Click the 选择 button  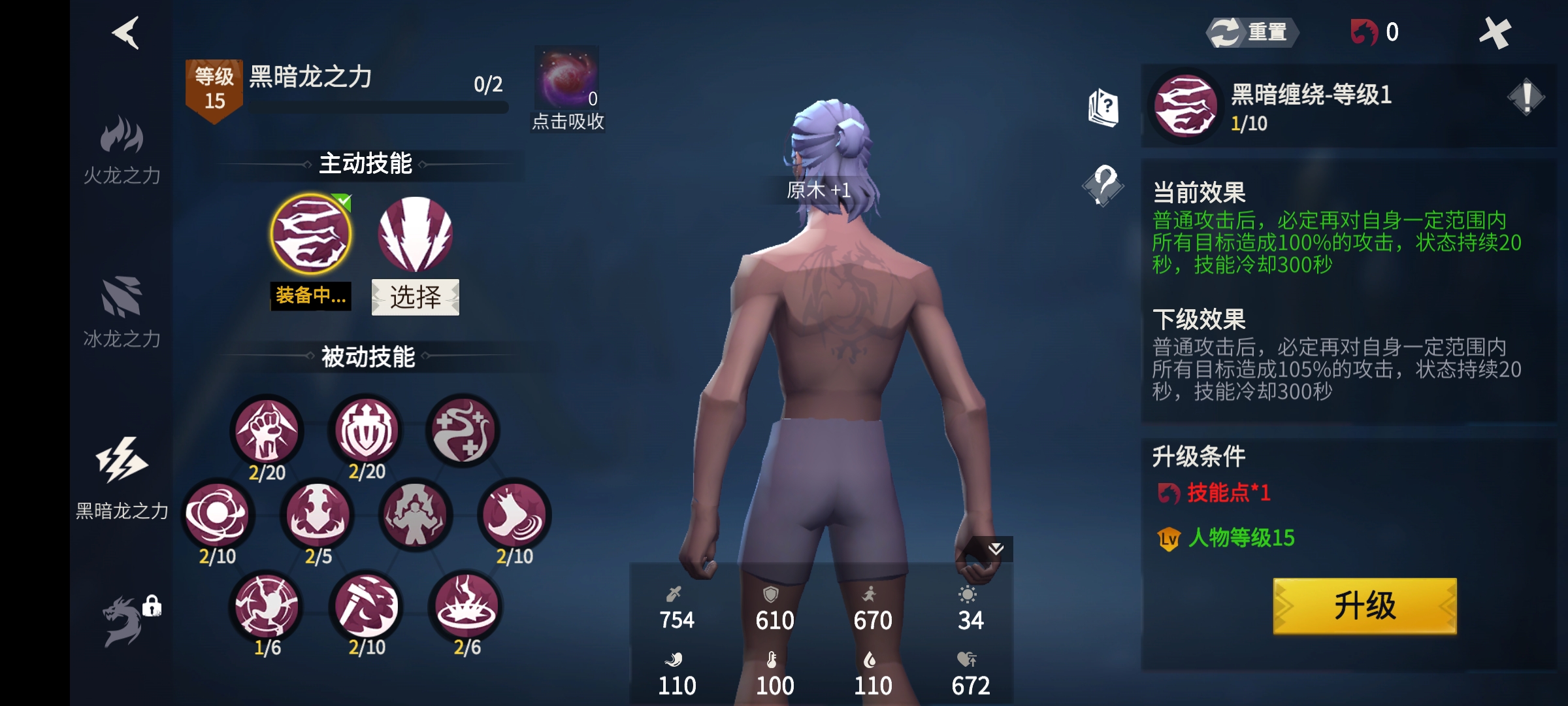coord(416,297)
